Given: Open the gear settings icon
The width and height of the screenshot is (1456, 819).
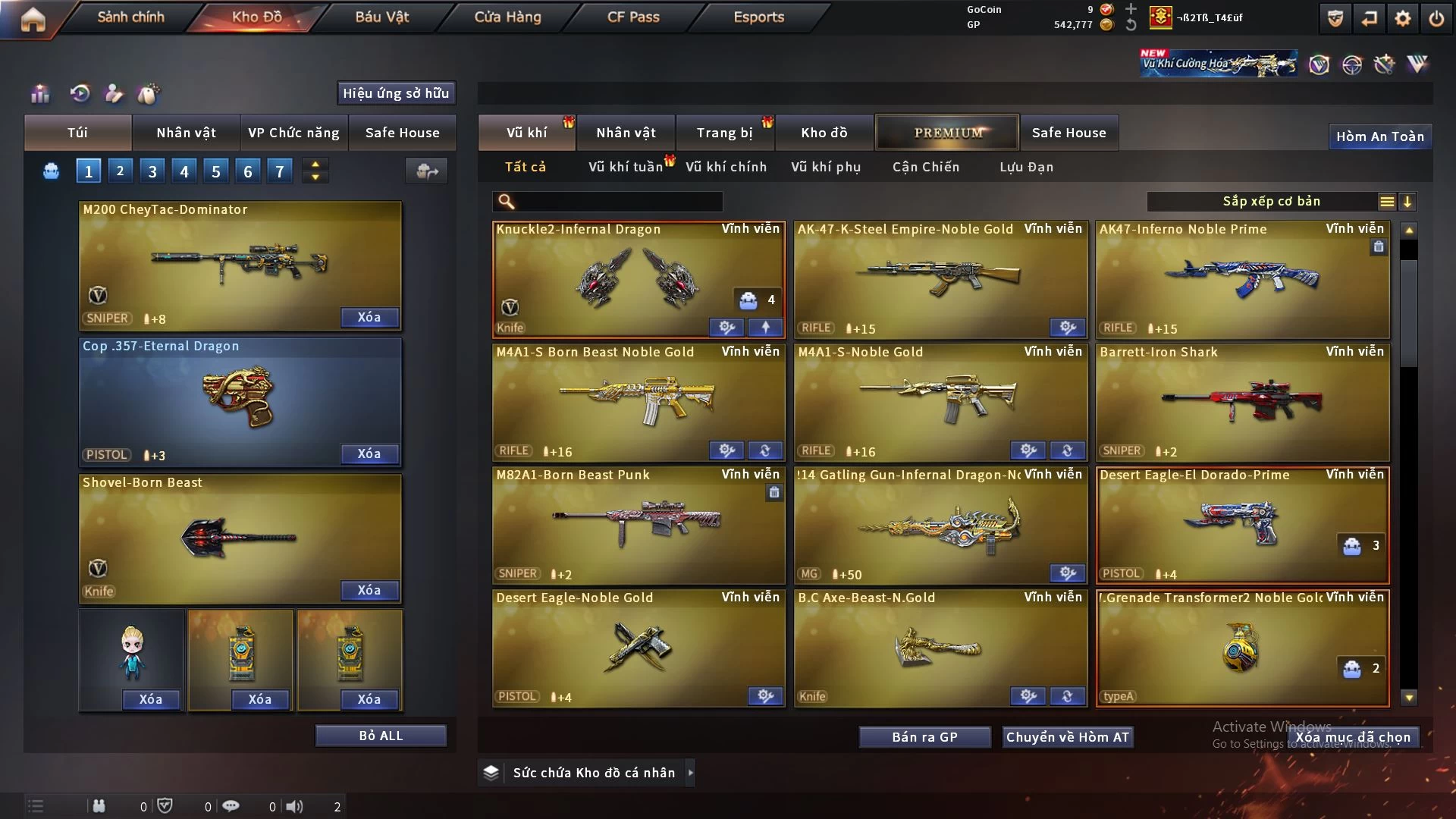Looking at the screenshot, I should point(1403,18).
